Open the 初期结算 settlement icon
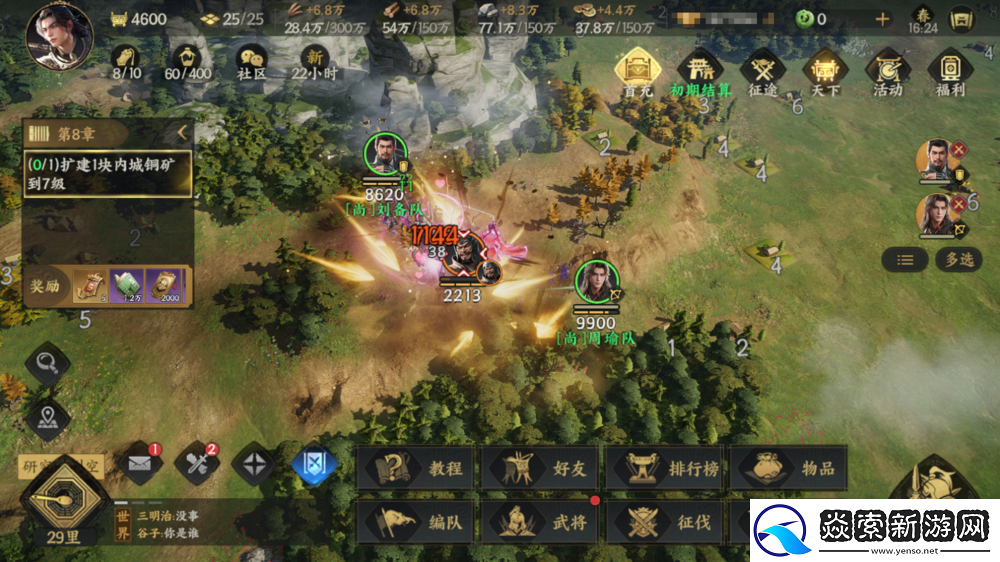 (x=700, y=73)
